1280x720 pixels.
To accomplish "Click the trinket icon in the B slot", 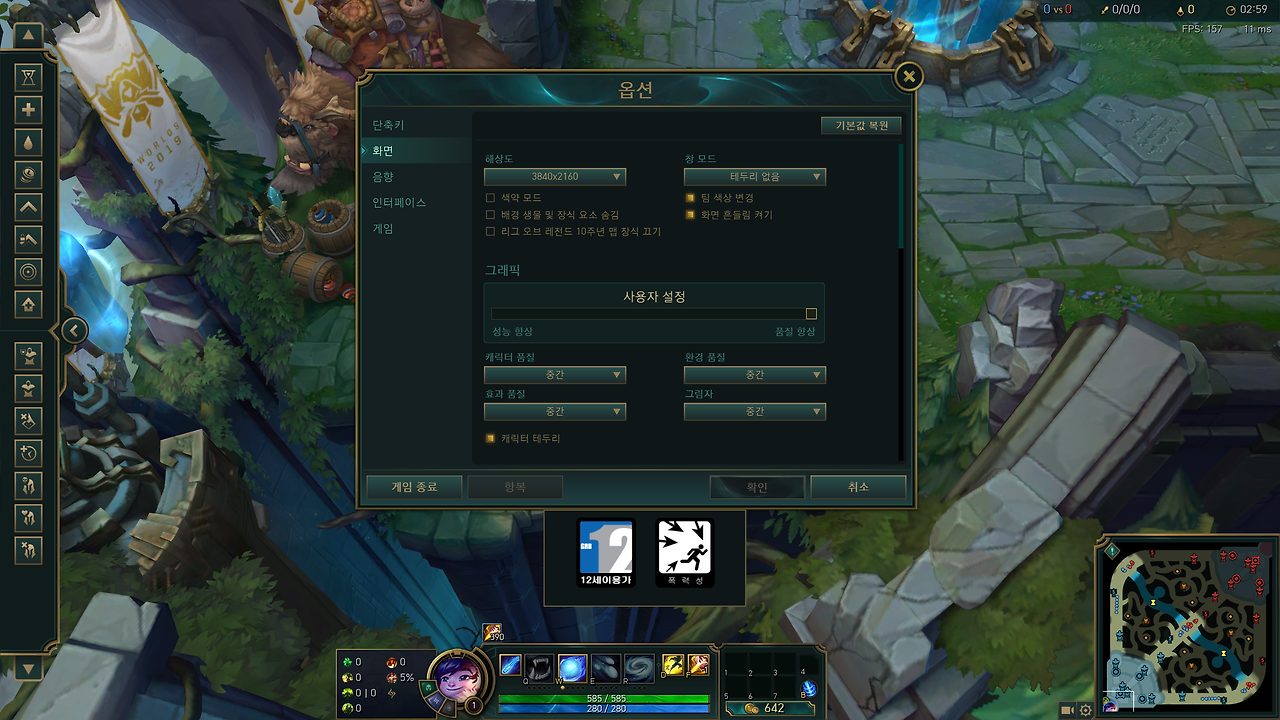I will [809, 689].
